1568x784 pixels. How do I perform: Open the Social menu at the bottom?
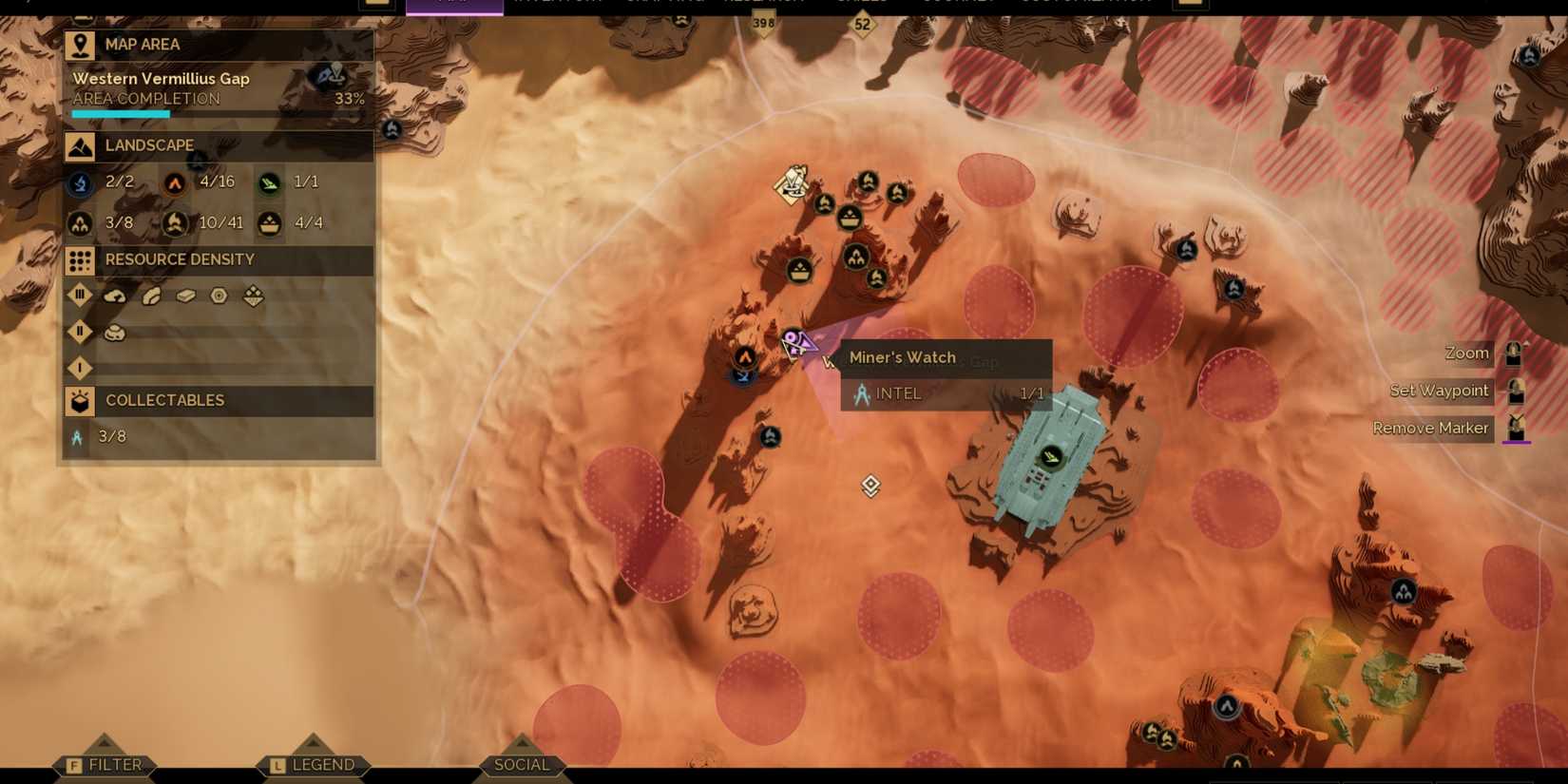pos(521,763)
